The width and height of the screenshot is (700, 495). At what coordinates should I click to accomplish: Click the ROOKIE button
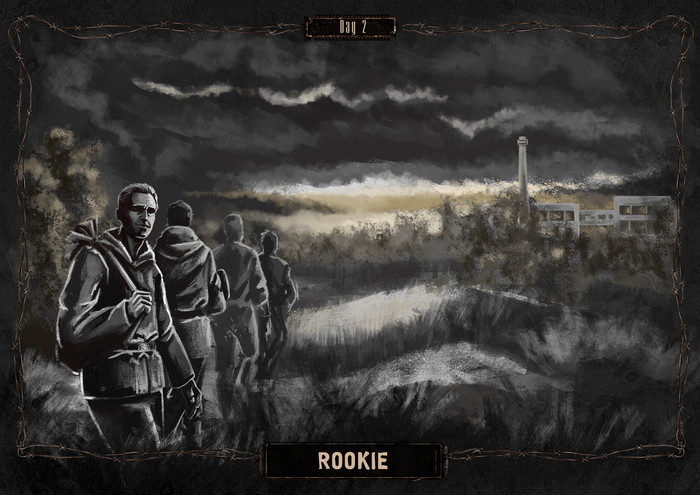[x=352, y=461]
